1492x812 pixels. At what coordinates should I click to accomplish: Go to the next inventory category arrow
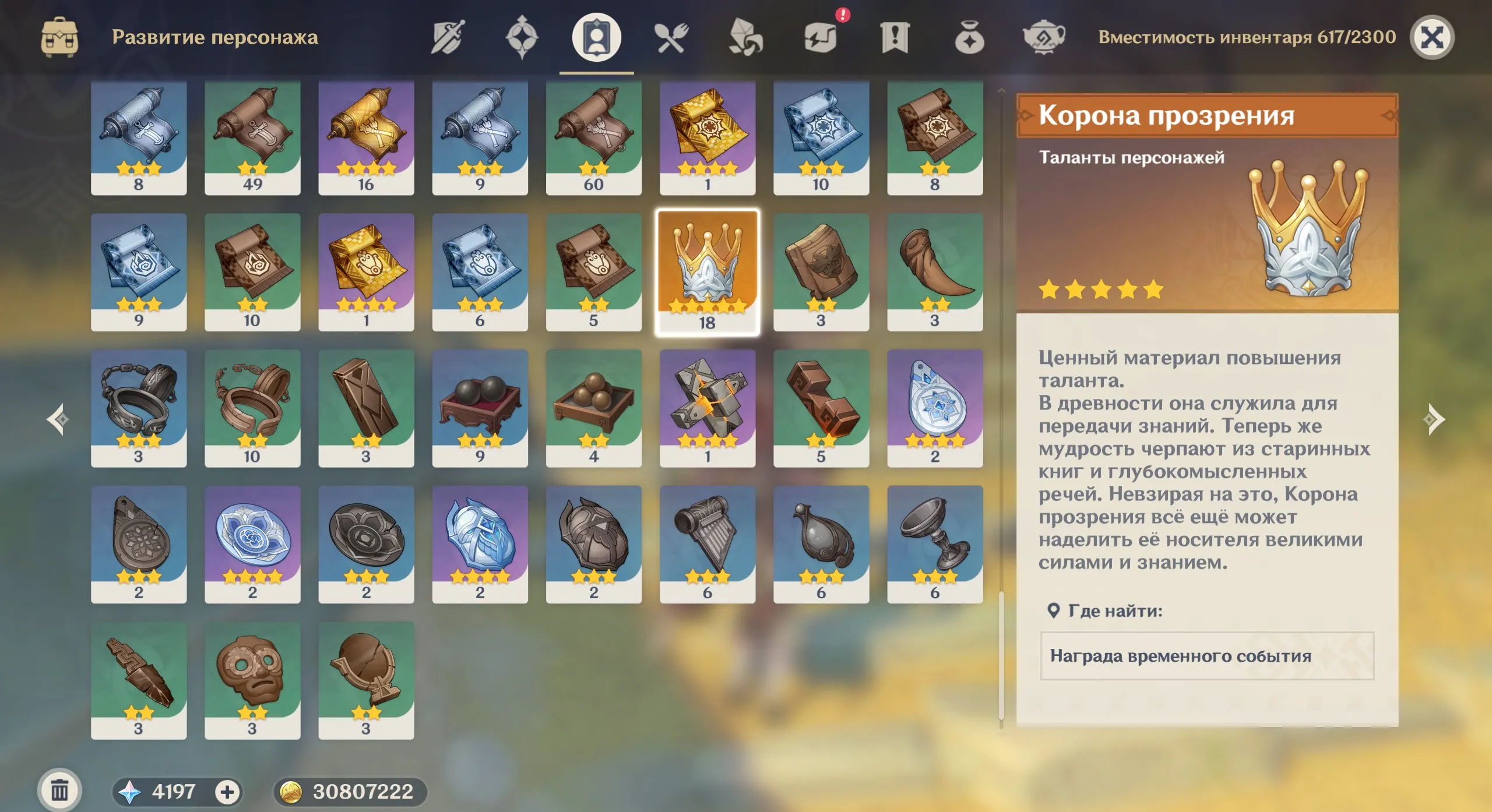pyautogui.click(x=1434, y=419)
